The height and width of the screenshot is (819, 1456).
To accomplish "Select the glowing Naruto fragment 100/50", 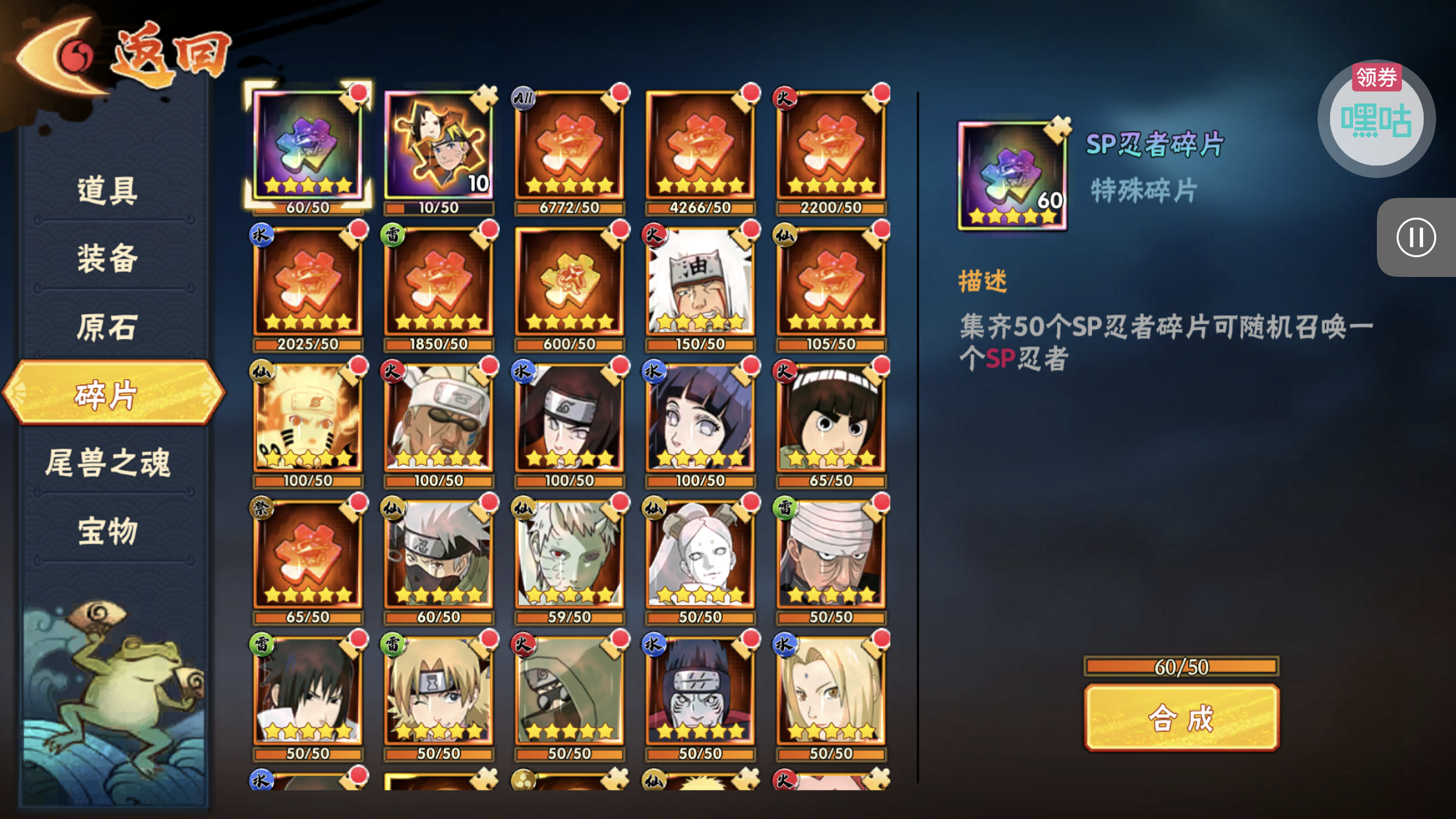I will click(x=307, y=419).
